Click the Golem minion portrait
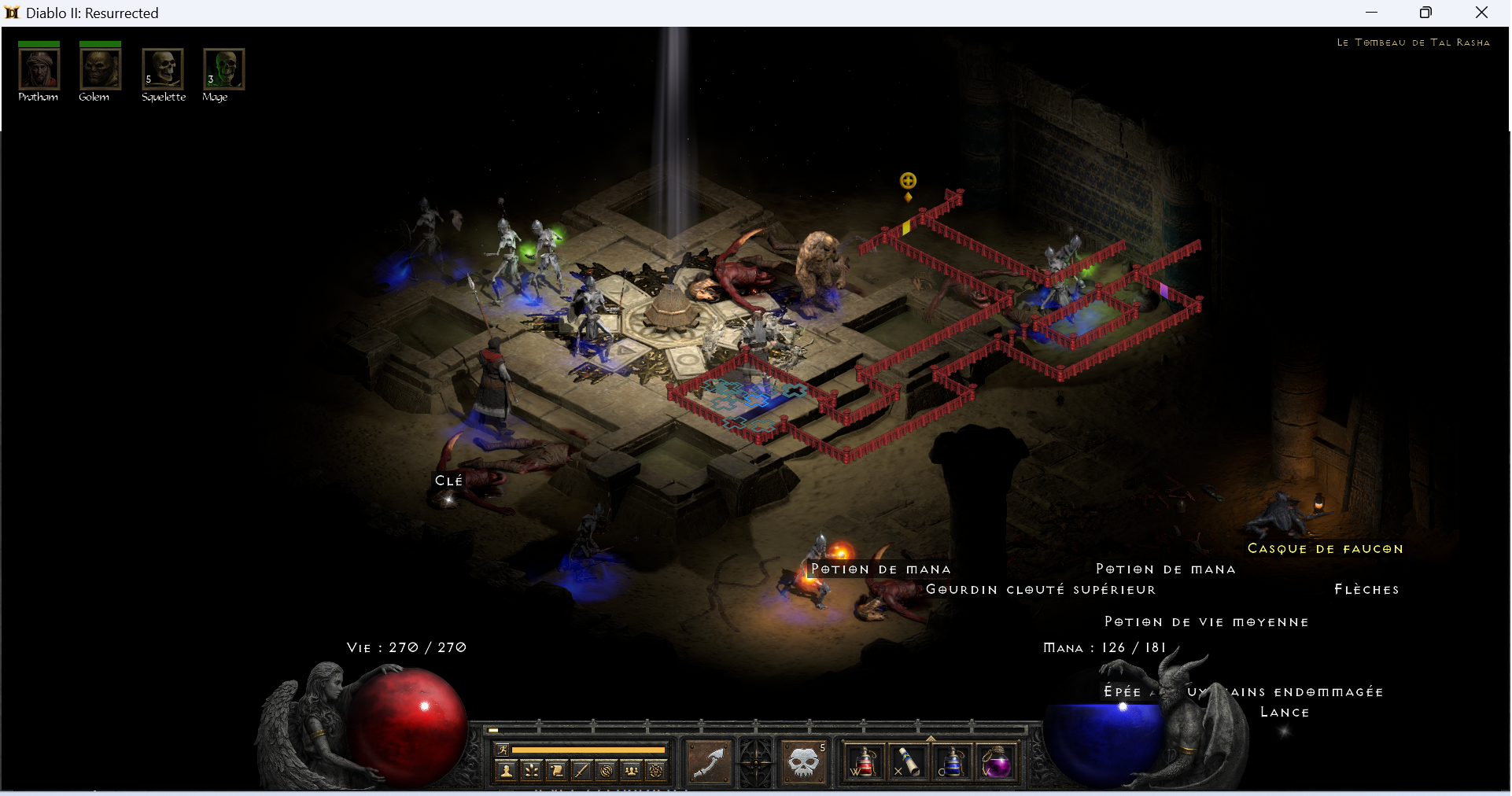Viewport: 1512px width, 796px height. pos(100,69)
